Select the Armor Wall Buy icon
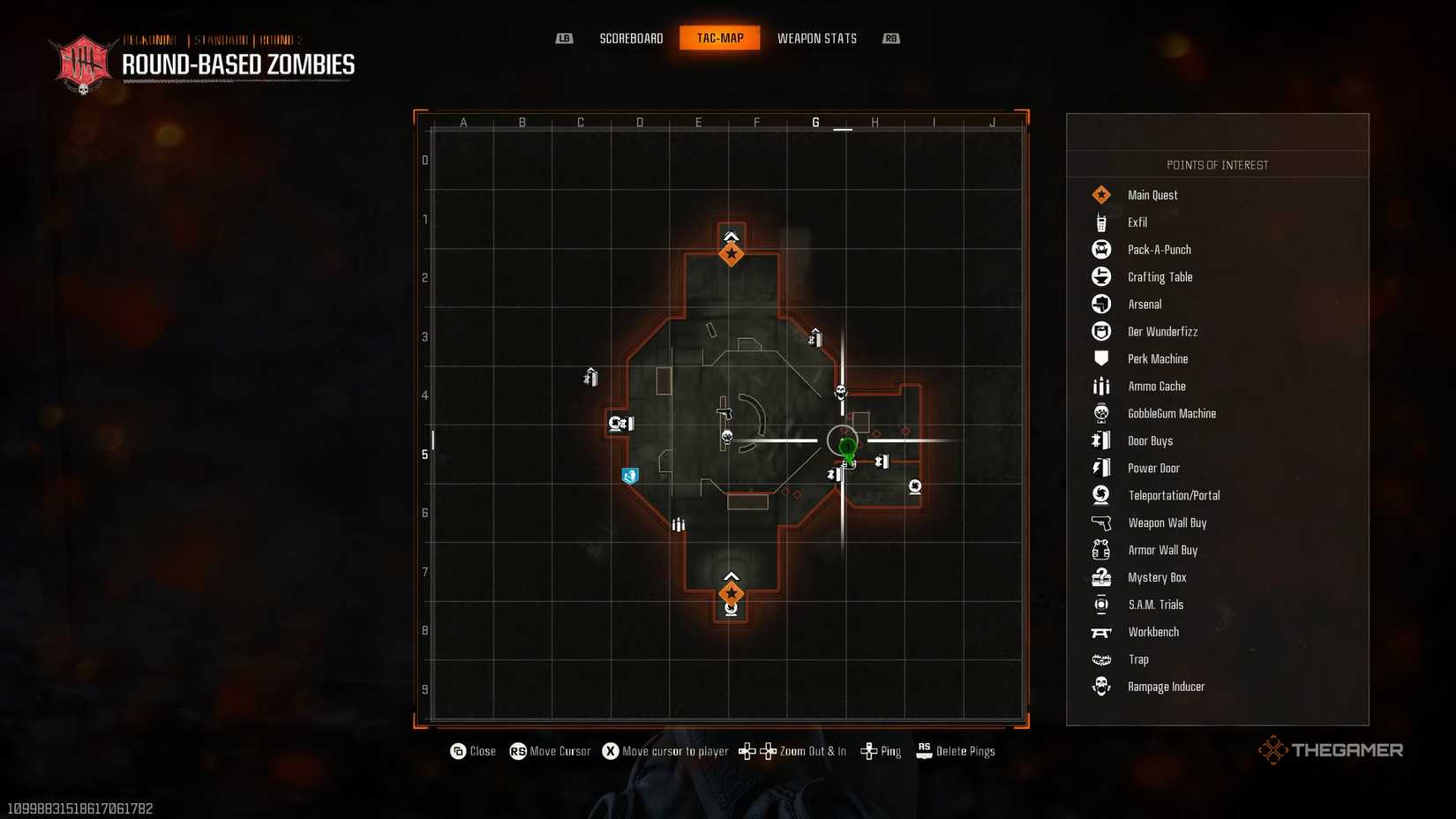 [1101, 550]
